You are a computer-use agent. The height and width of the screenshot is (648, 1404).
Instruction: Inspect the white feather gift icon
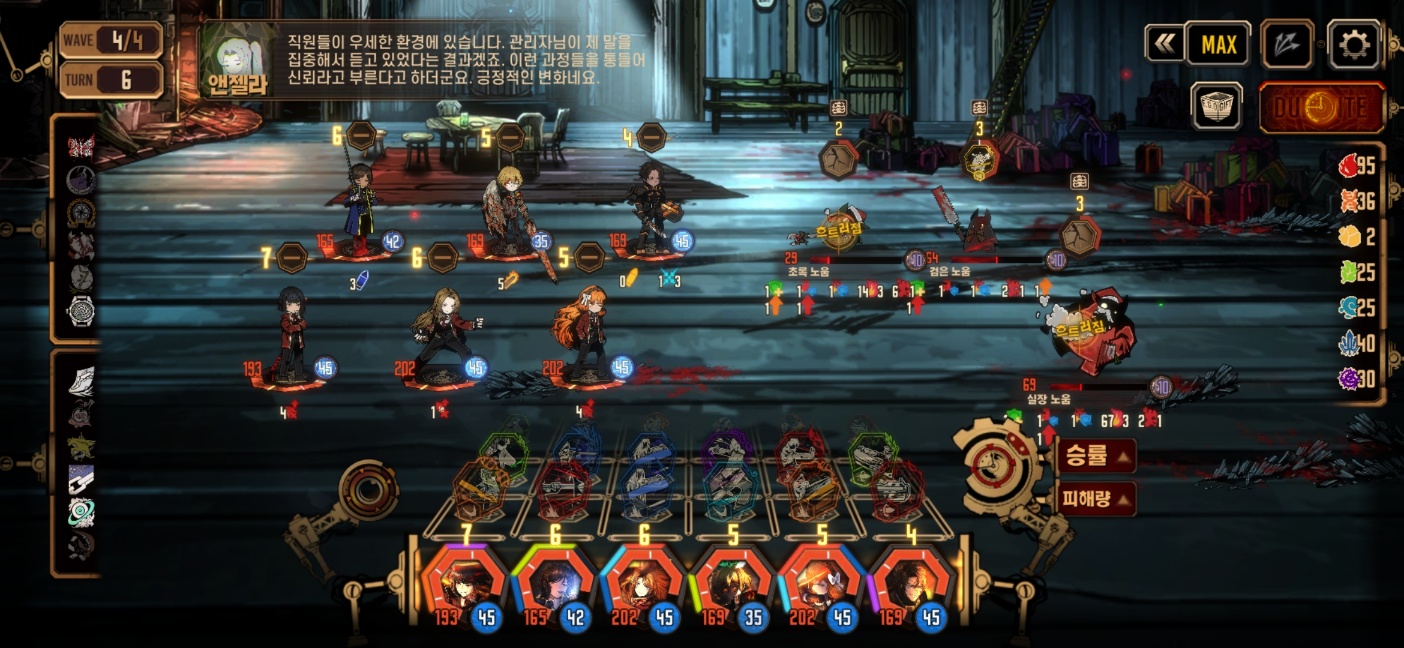(x=81, y=381)
